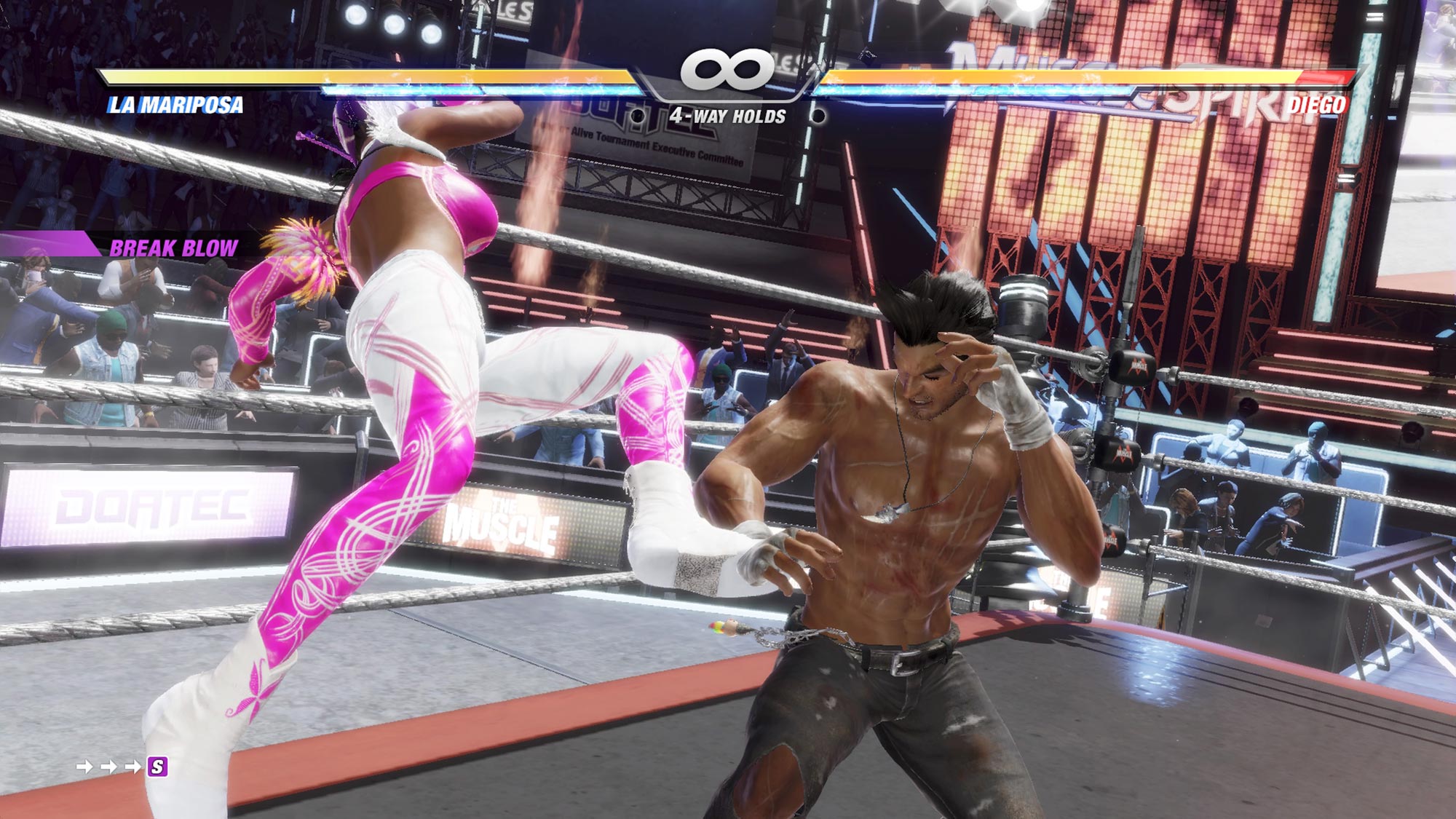Select the purple S special input icon

158,767
